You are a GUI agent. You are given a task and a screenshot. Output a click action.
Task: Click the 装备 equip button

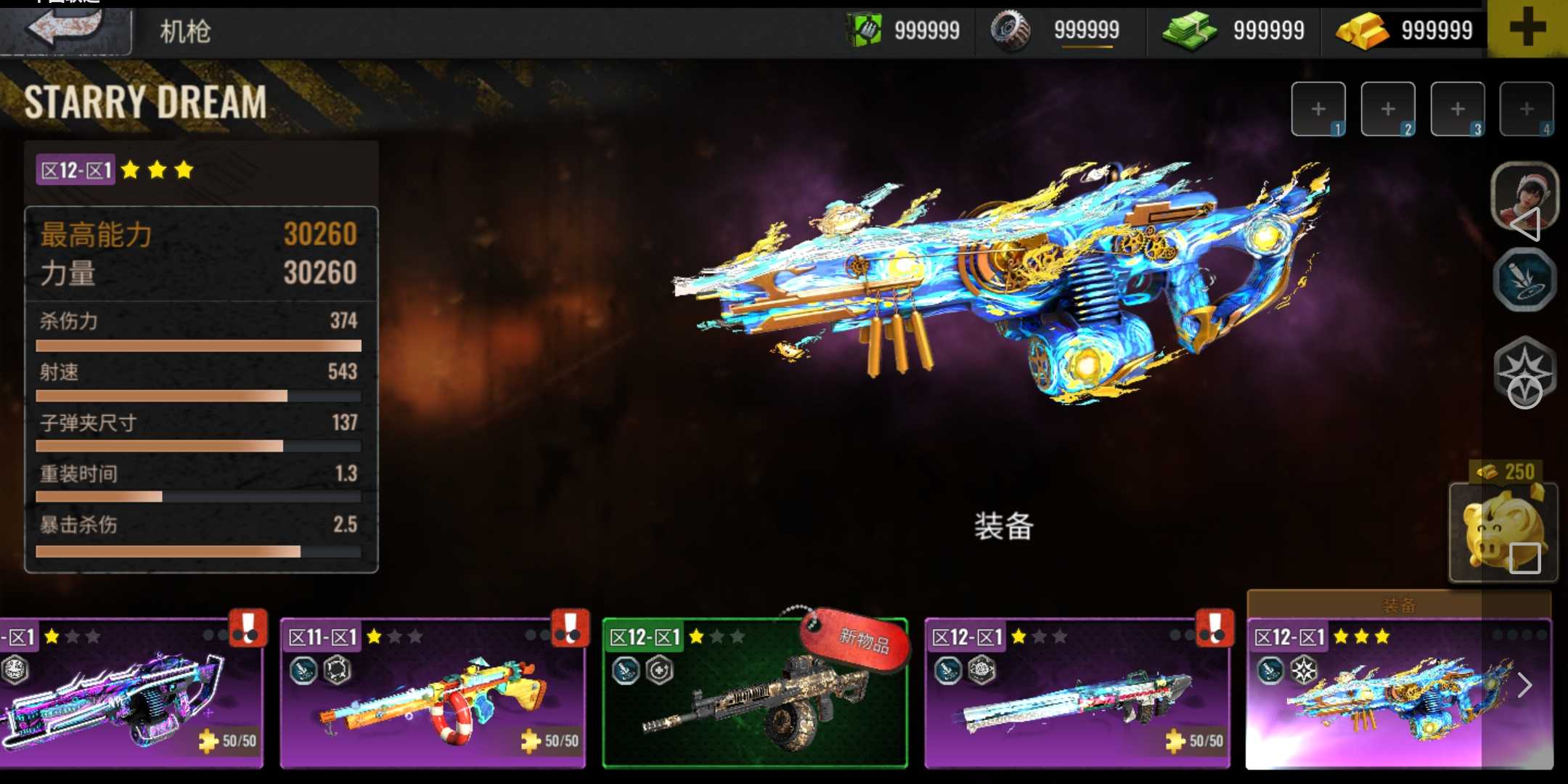[1003, 526]
